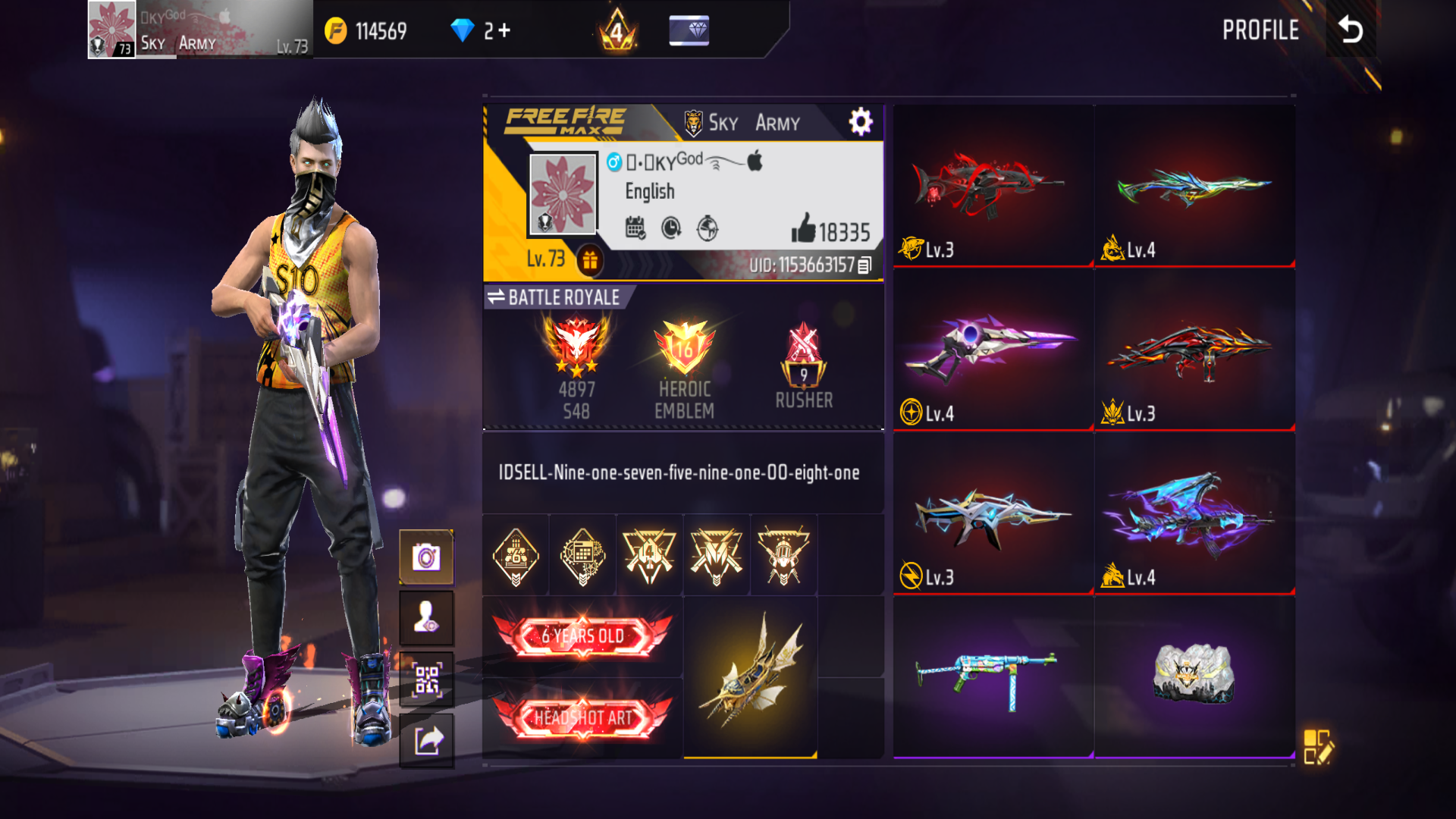1456x819 pixels.
Task: Open profile settings gear icon
Action: click(860, 121)
